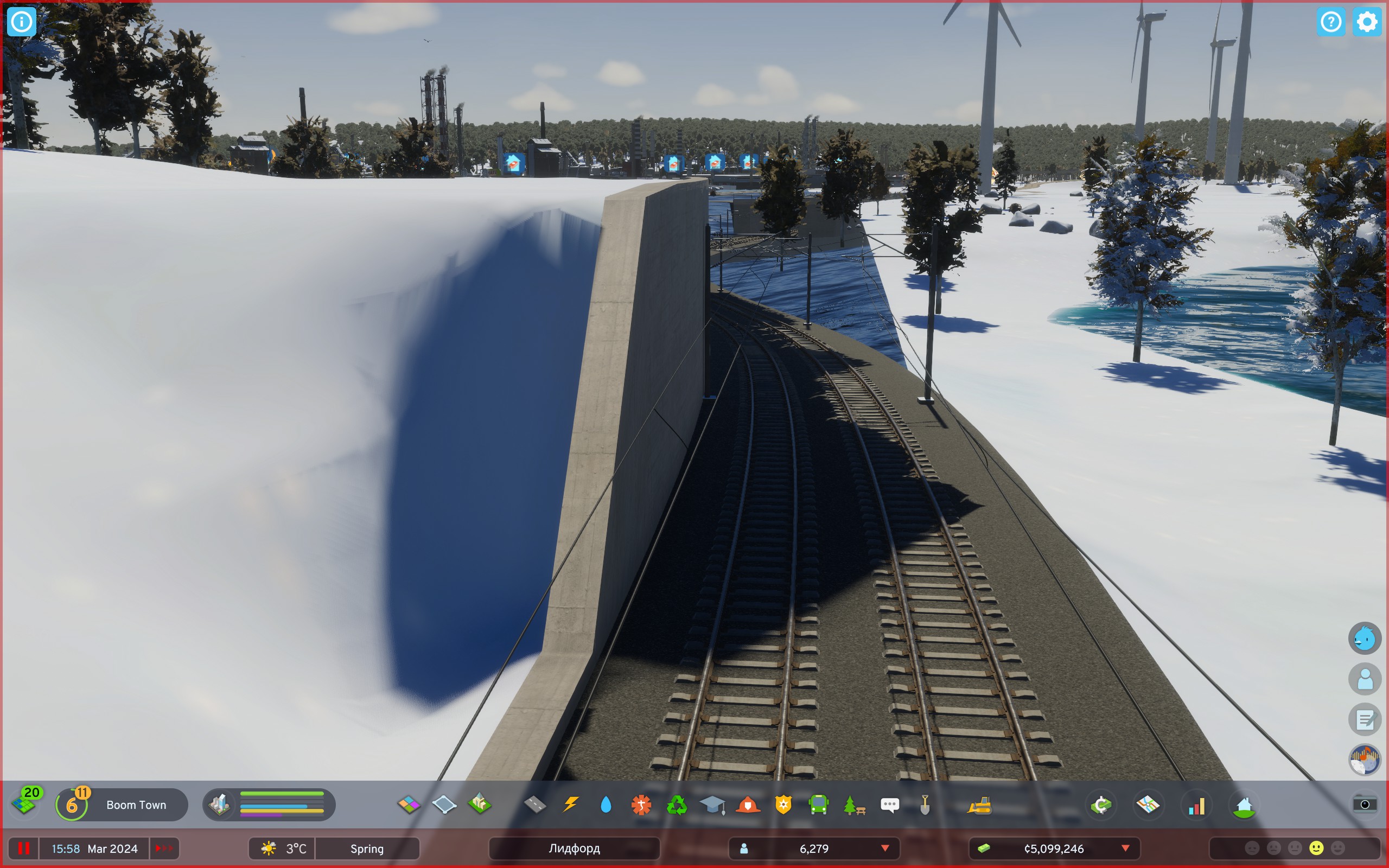
Task: Open the Water & Sewage menu
Action: (607, 805)
